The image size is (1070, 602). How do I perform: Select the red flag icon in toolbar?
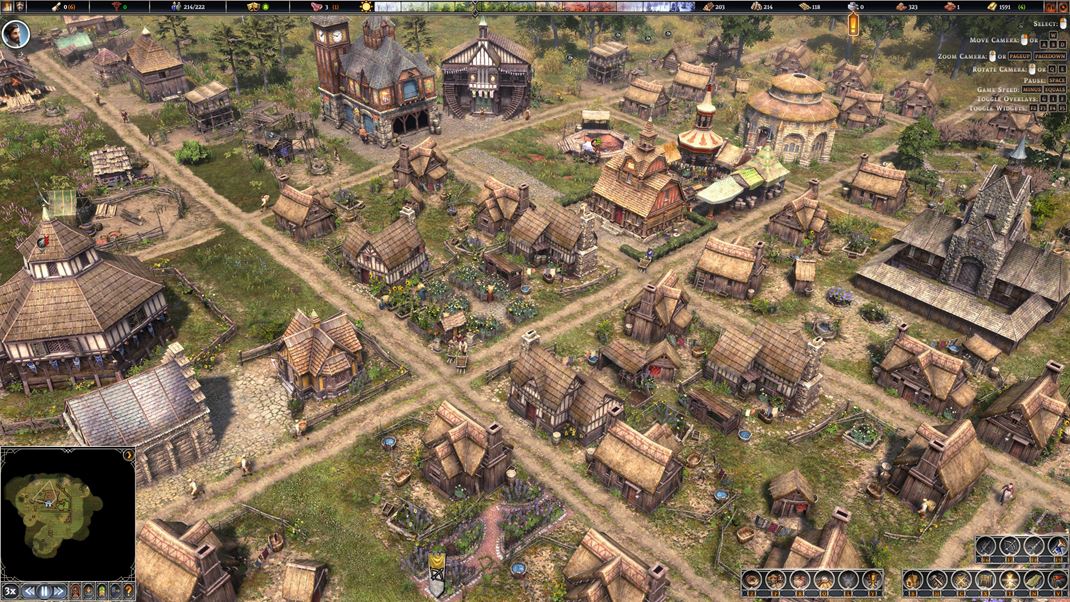pyautogui.click(x=1056, y=579)
